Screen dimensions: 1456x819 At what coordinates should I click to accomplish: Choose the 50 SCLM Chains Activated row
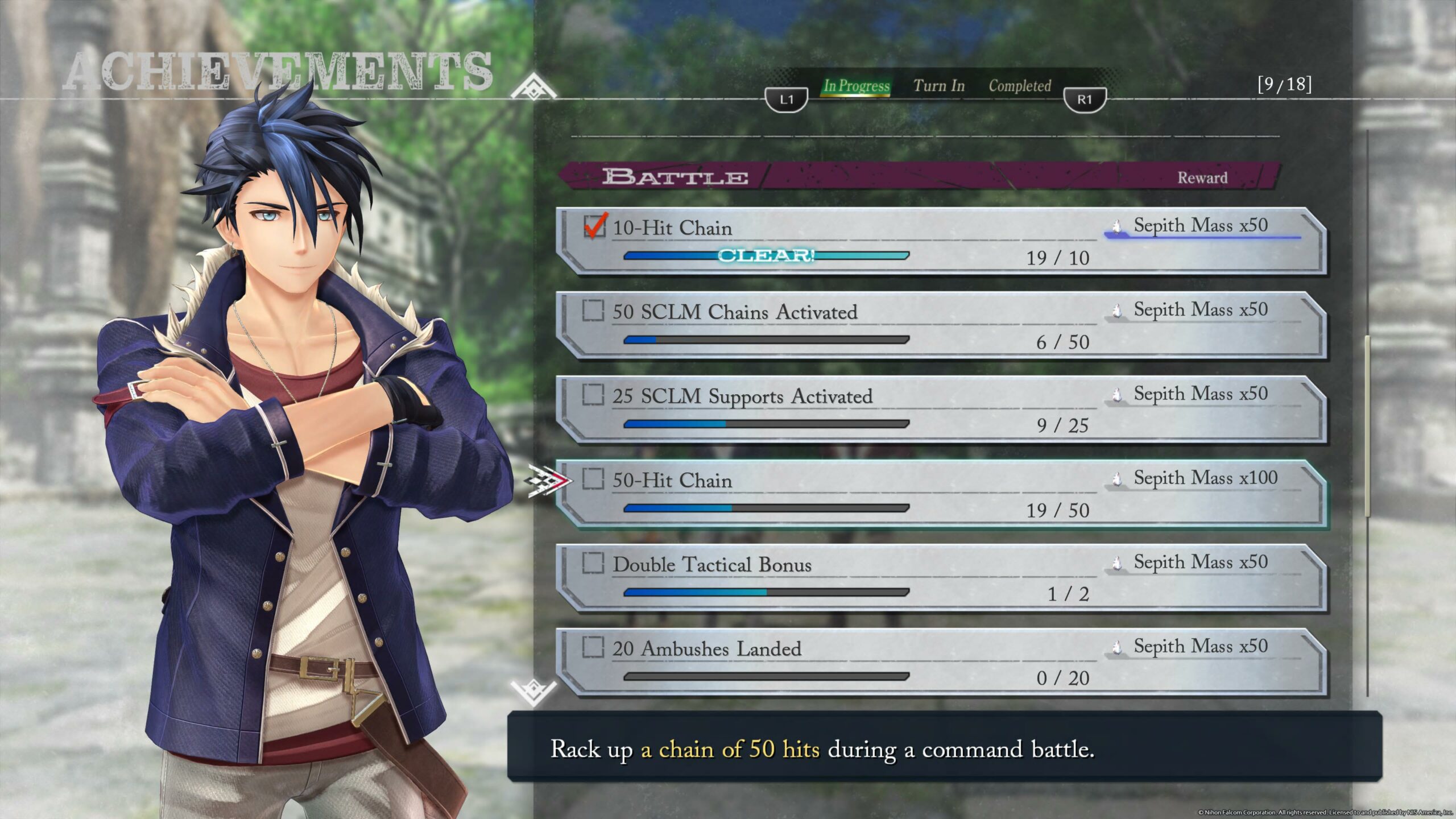point(941,325)
